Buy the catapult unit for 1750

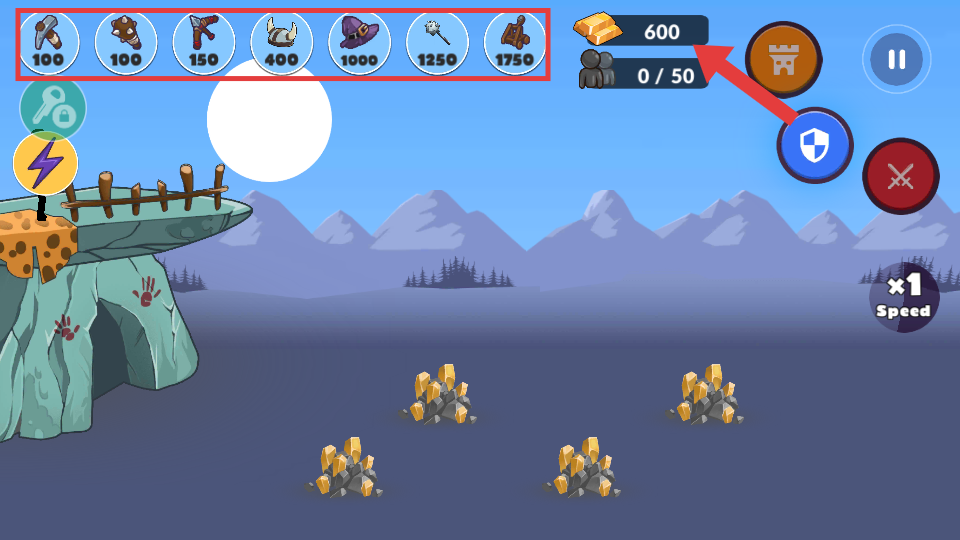click(515, 42)
